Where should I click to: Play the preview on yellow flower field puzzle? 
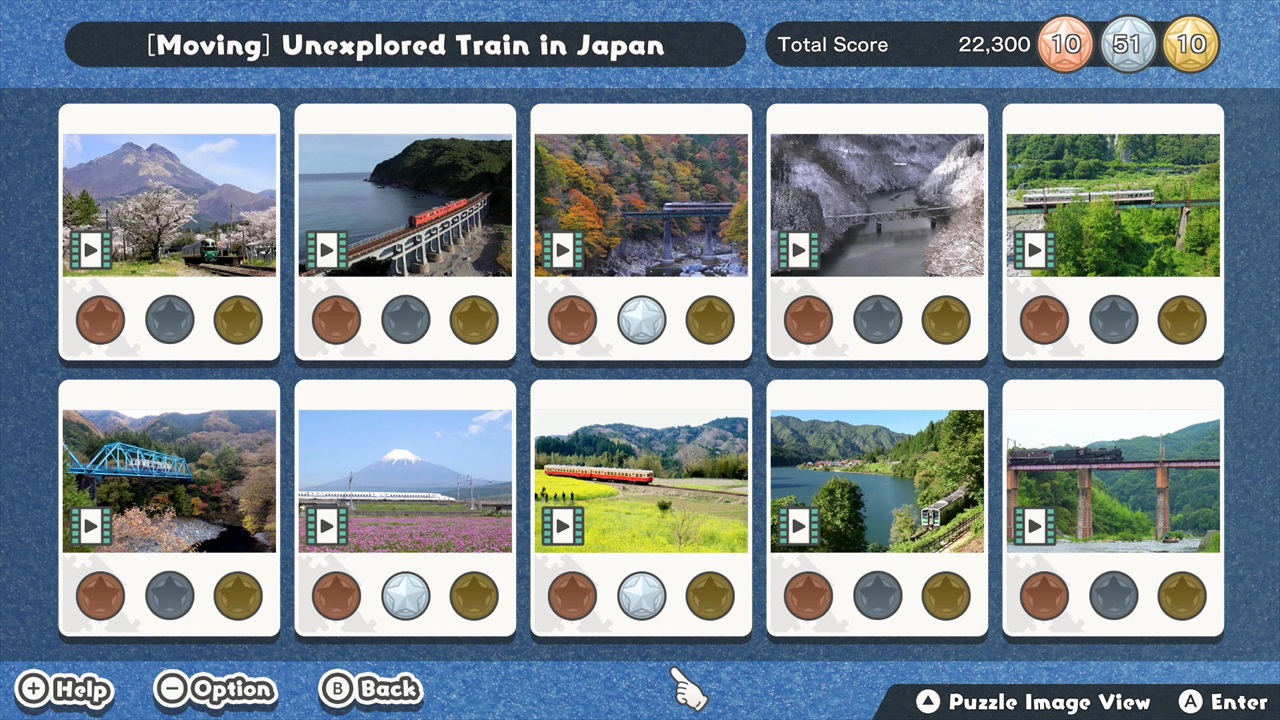point(562,525)
